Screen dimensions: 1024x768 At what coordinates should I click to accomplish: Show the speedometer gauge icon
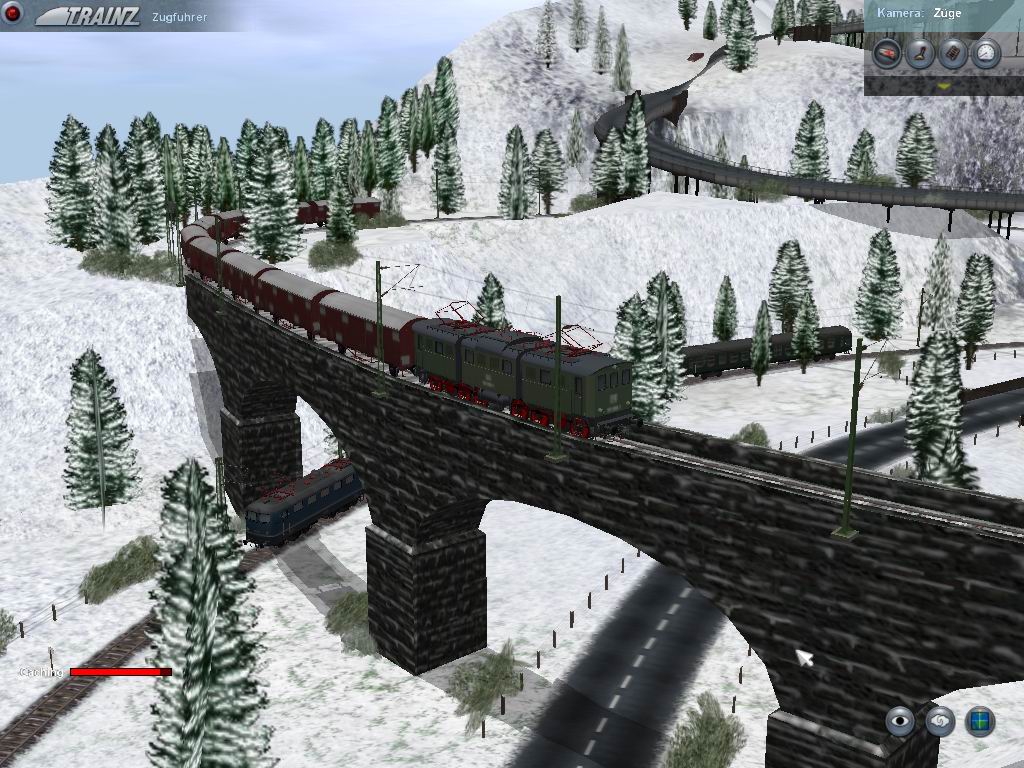coord(985,52)
